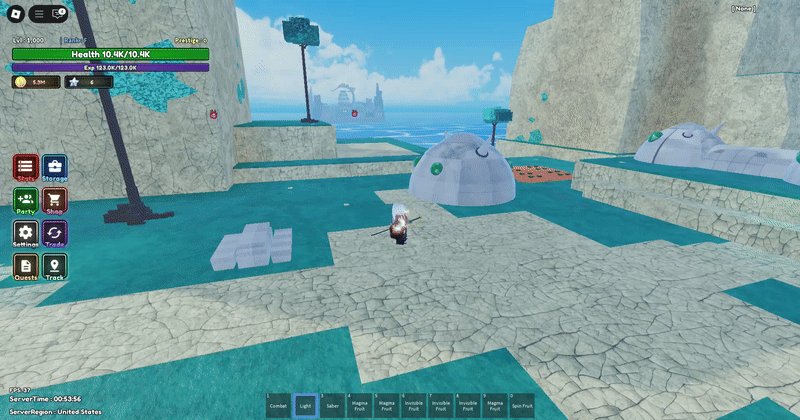This screenshot has width=800, height=420.
Task: Open the Storage panel
Action: point(55,168)
